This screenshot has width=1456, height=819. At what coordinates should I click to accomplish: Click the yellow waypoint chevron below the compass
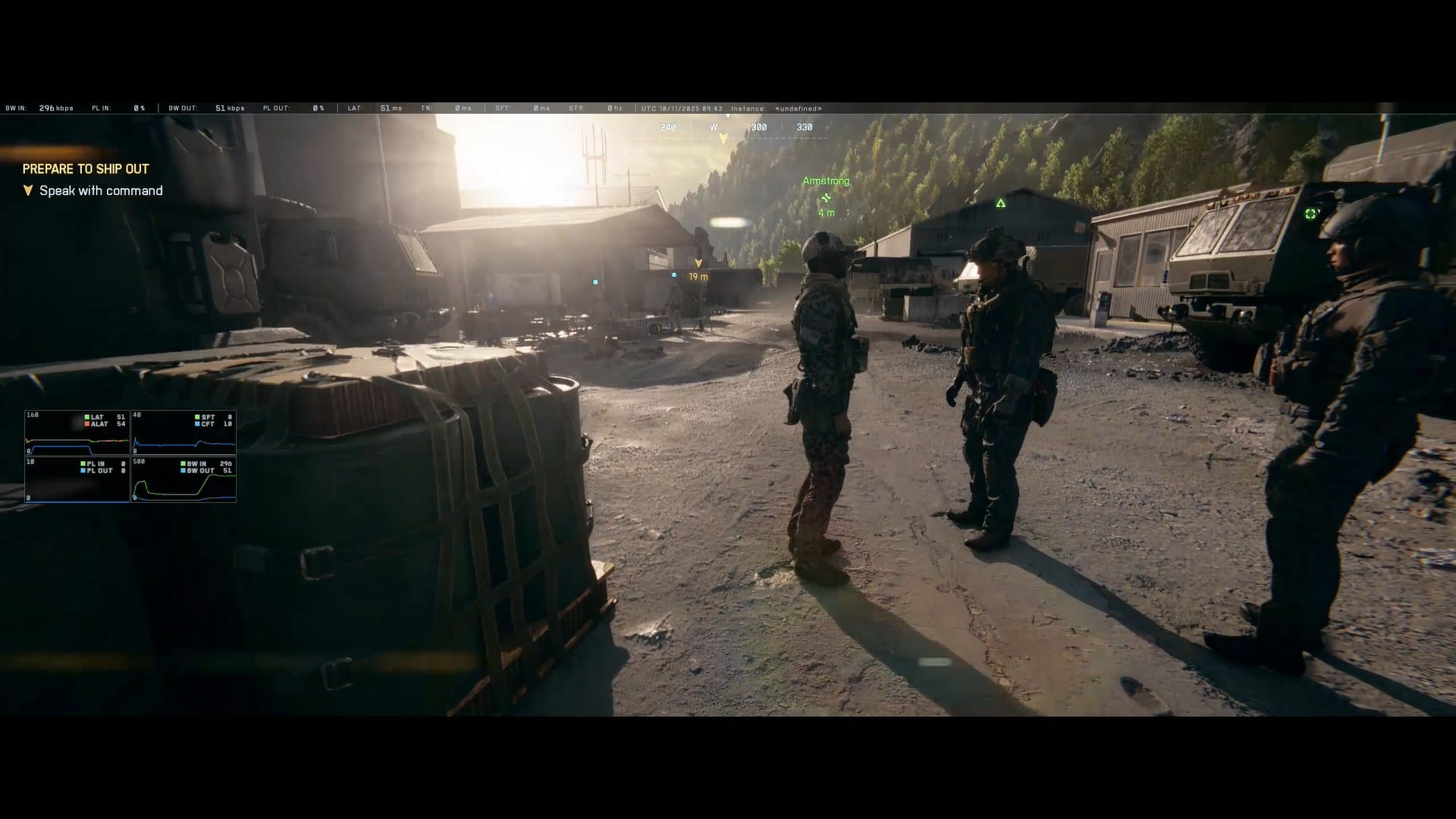pyautogui.click(x=723, y=139)
